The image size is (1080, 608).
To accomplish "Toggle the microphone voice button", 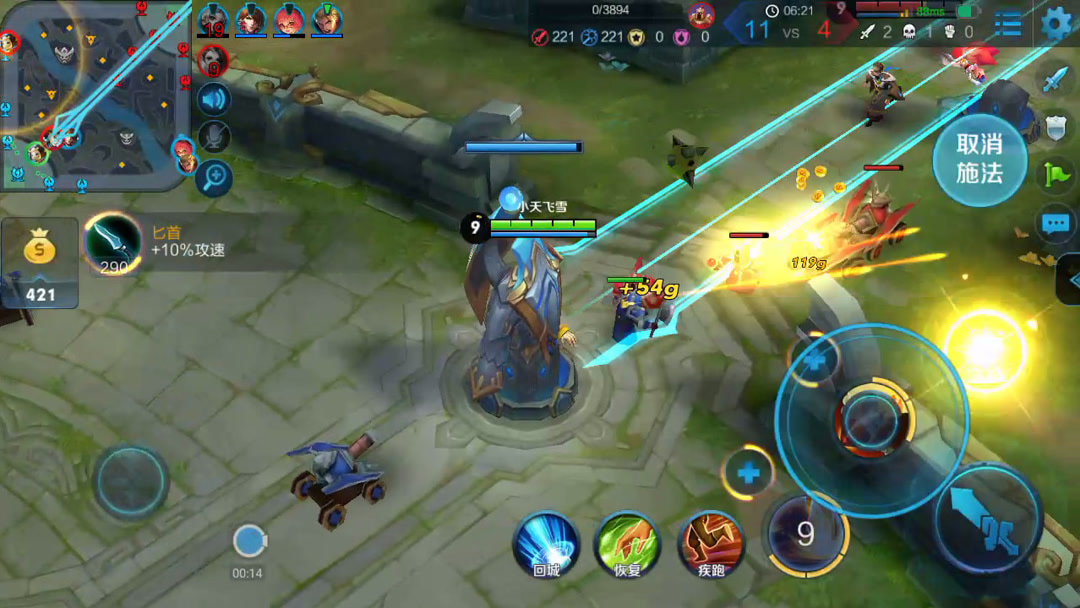I will (213, 138).
